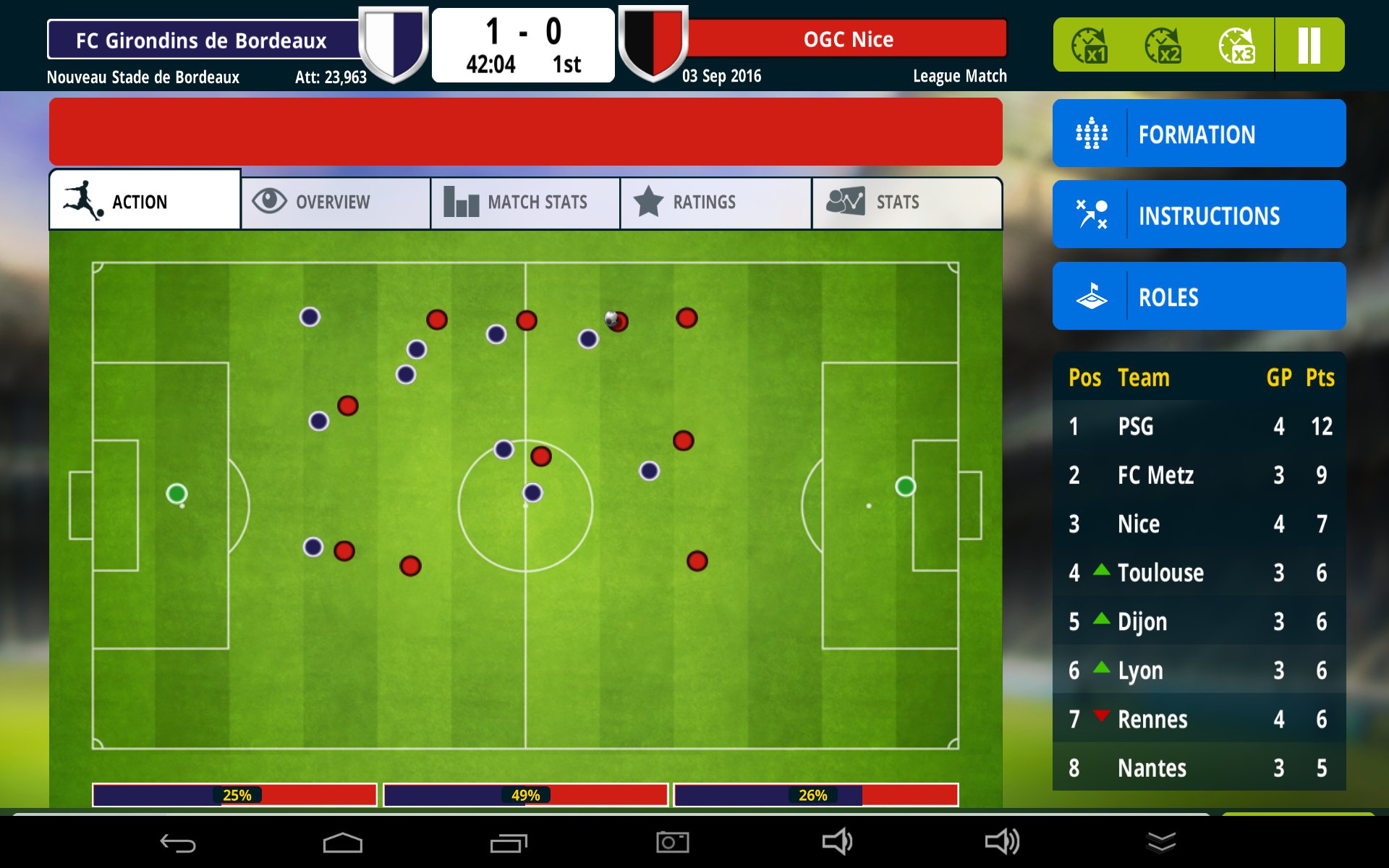This screenshot has height=868, width=1389.
Task: Pause the match
Action: point(1309,46)
